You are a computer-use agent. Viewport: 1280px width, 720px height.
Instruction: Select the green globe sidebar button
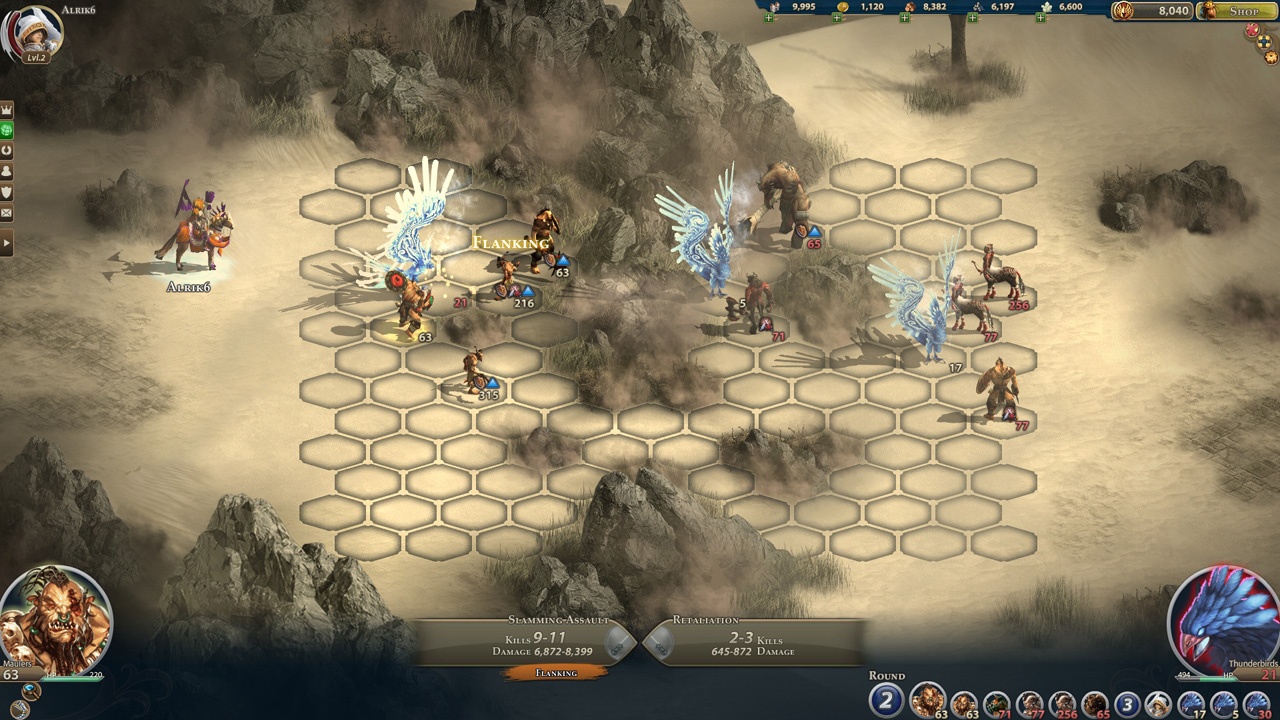click(7, 129)
